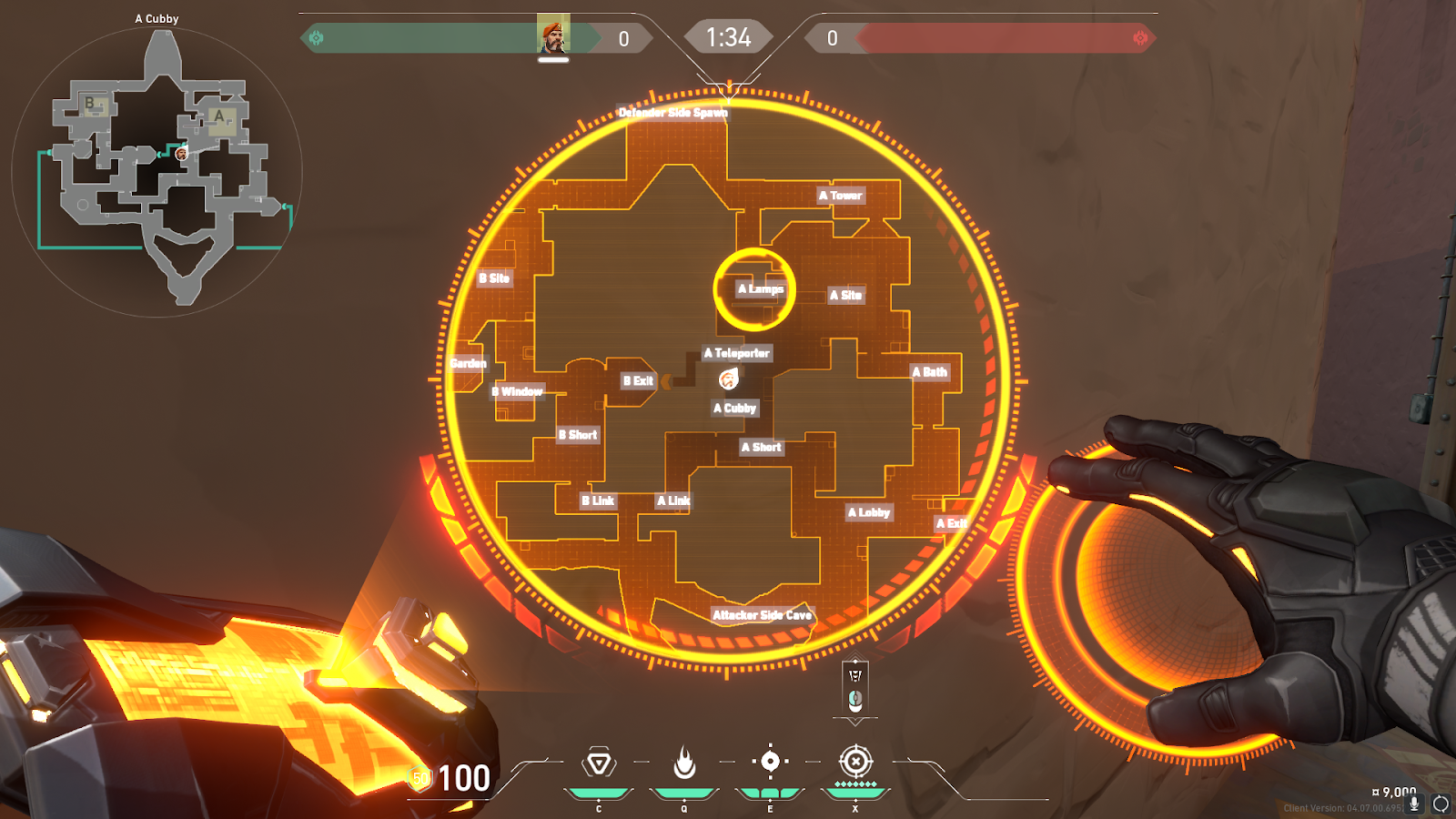Target A Lobby on the tactical map
1456x819 pixels.
pos(869,512)
